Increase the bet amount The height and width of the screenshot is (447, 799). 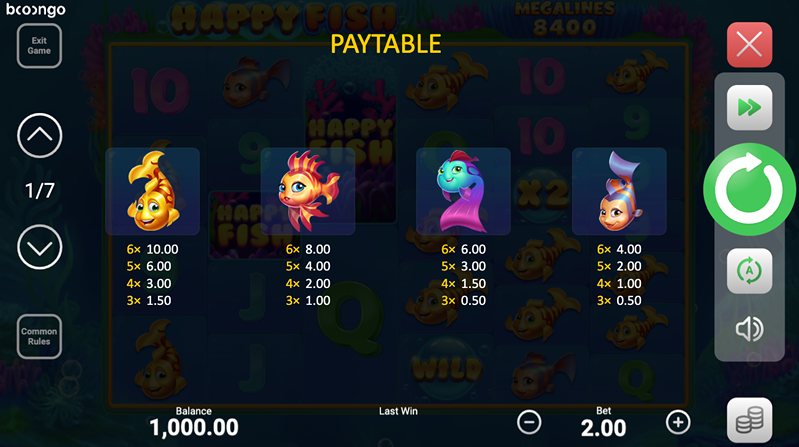(x=678, y=421)
